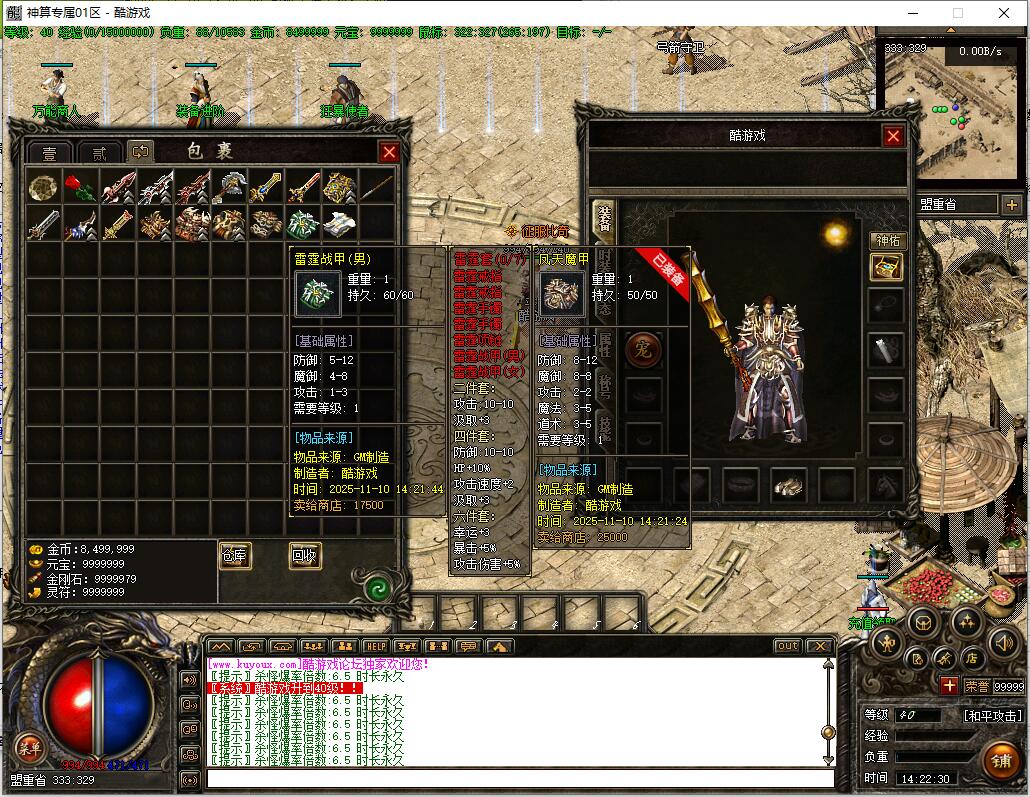The height and width of the screenshot is (797, 1030).
Task: Open the 铺 shop orb button
Action: (x=1000, y=758)
